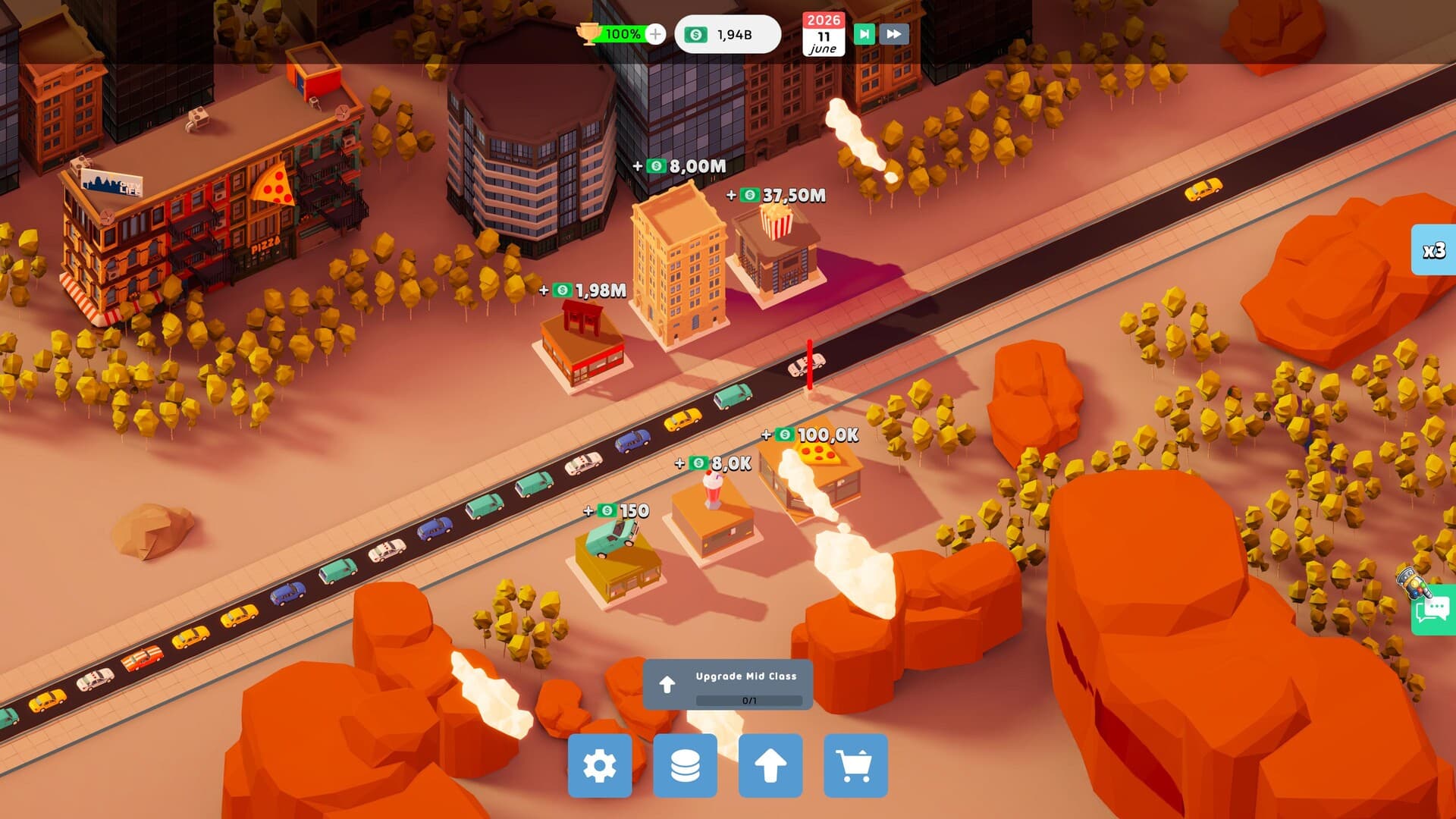Click the plus beside the 100% bar
This screenshot has height=819, width=1456.
[654, 33]
